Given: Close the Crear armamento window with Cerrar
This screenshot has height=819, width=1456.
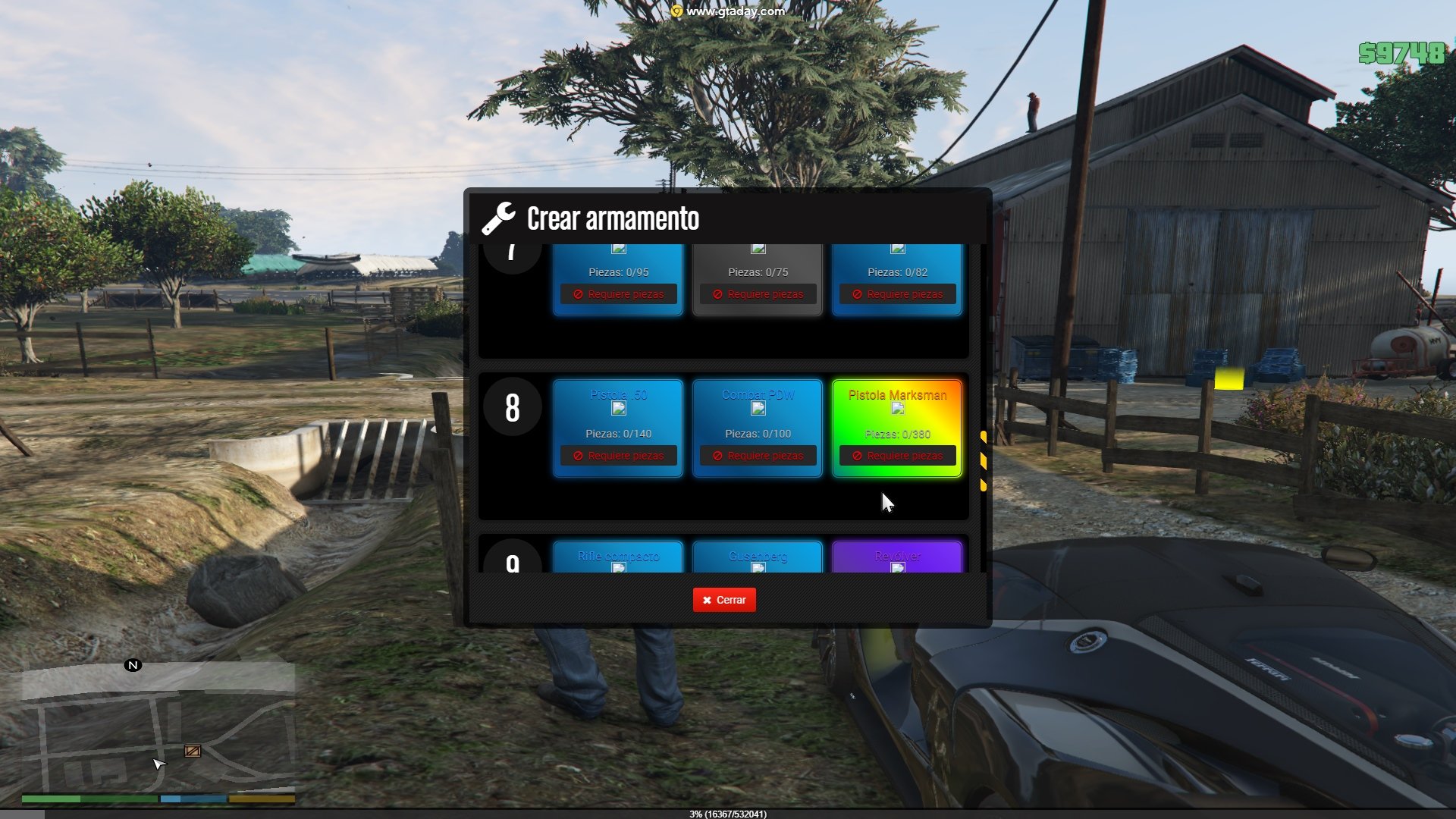Looking at the screenshot, I should pyautogui.click(x=724, y=600).
